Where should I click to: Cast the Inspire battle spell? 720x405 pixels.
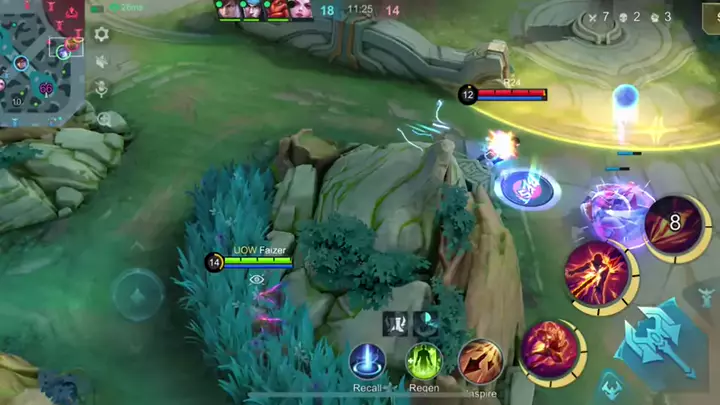(480, 361)
